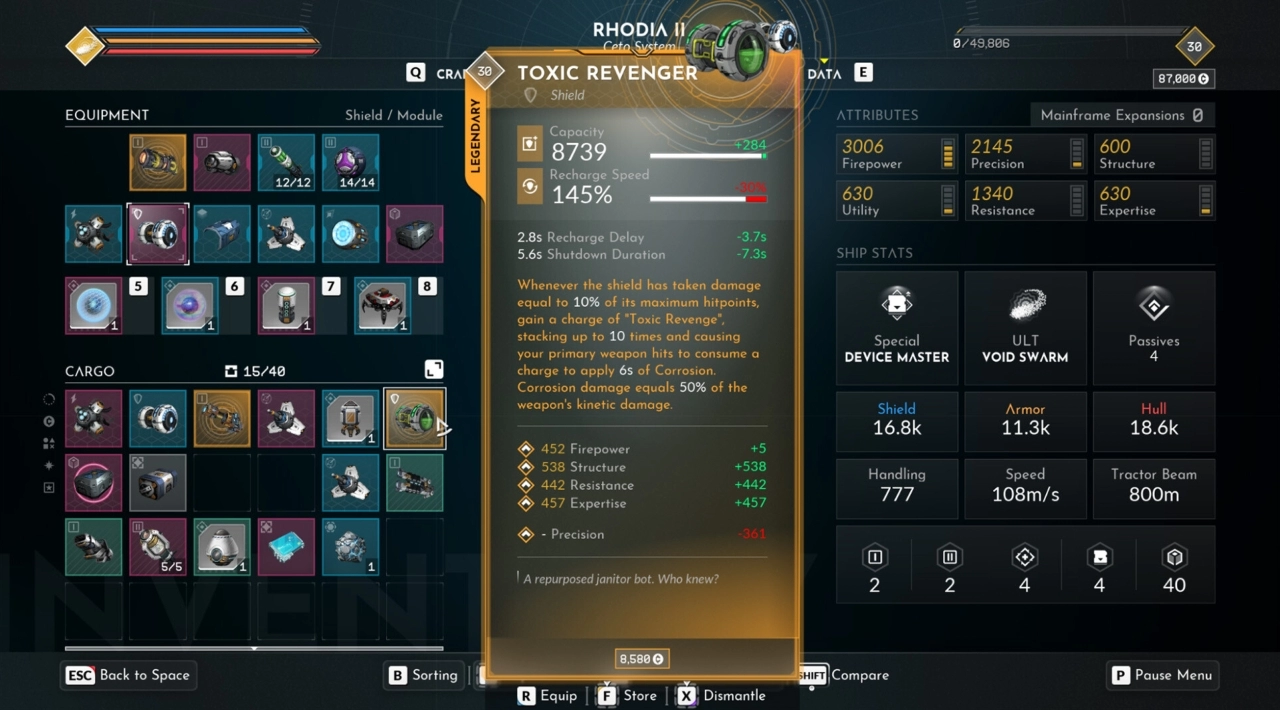
Task: Select the Toxic Revenger shield in cargo
Action: (414, 418)
